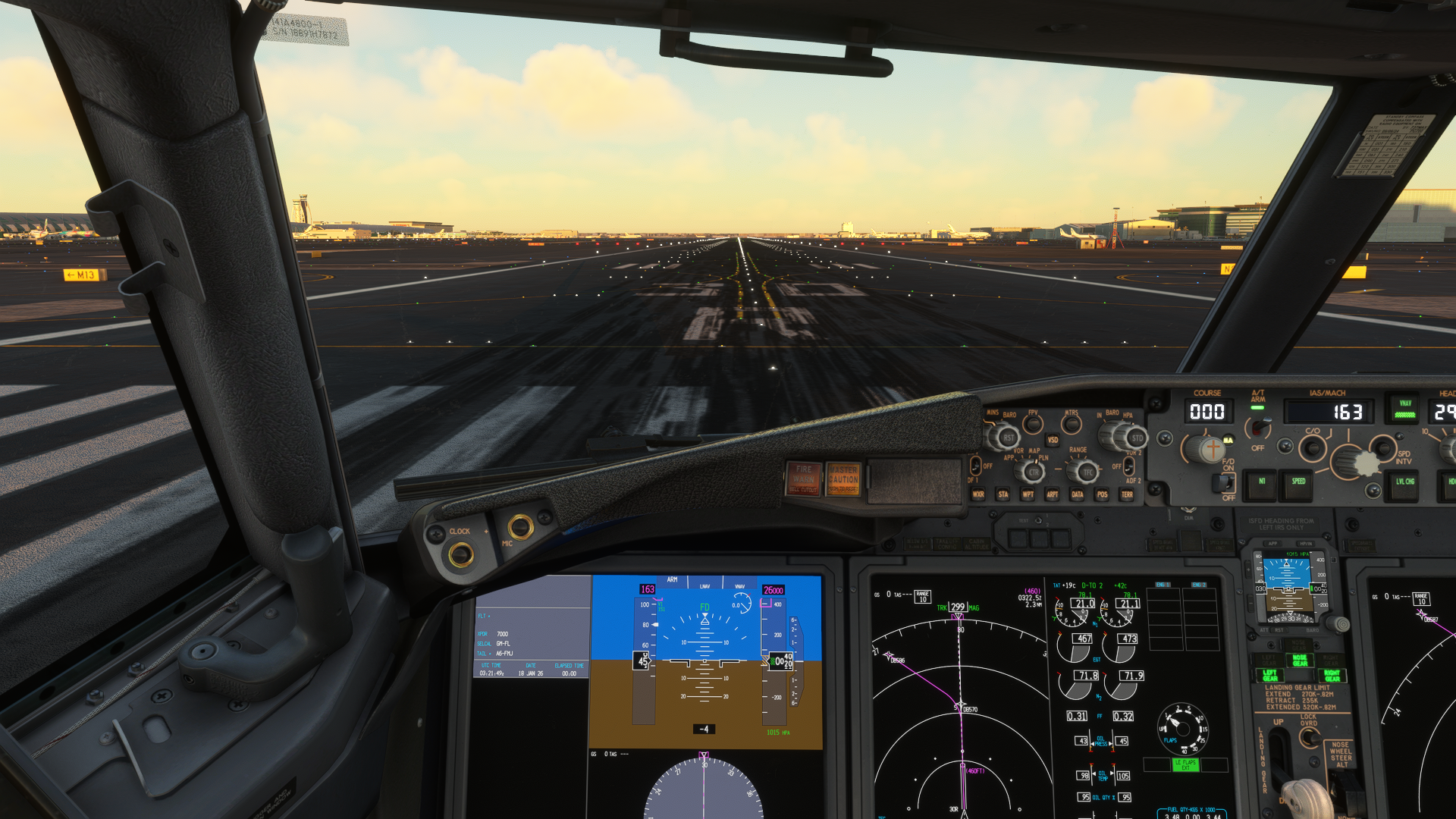Show stations with the STA button
Image resolution: width=1456 pixels, height=819 pixels.
coord(1003,494)
